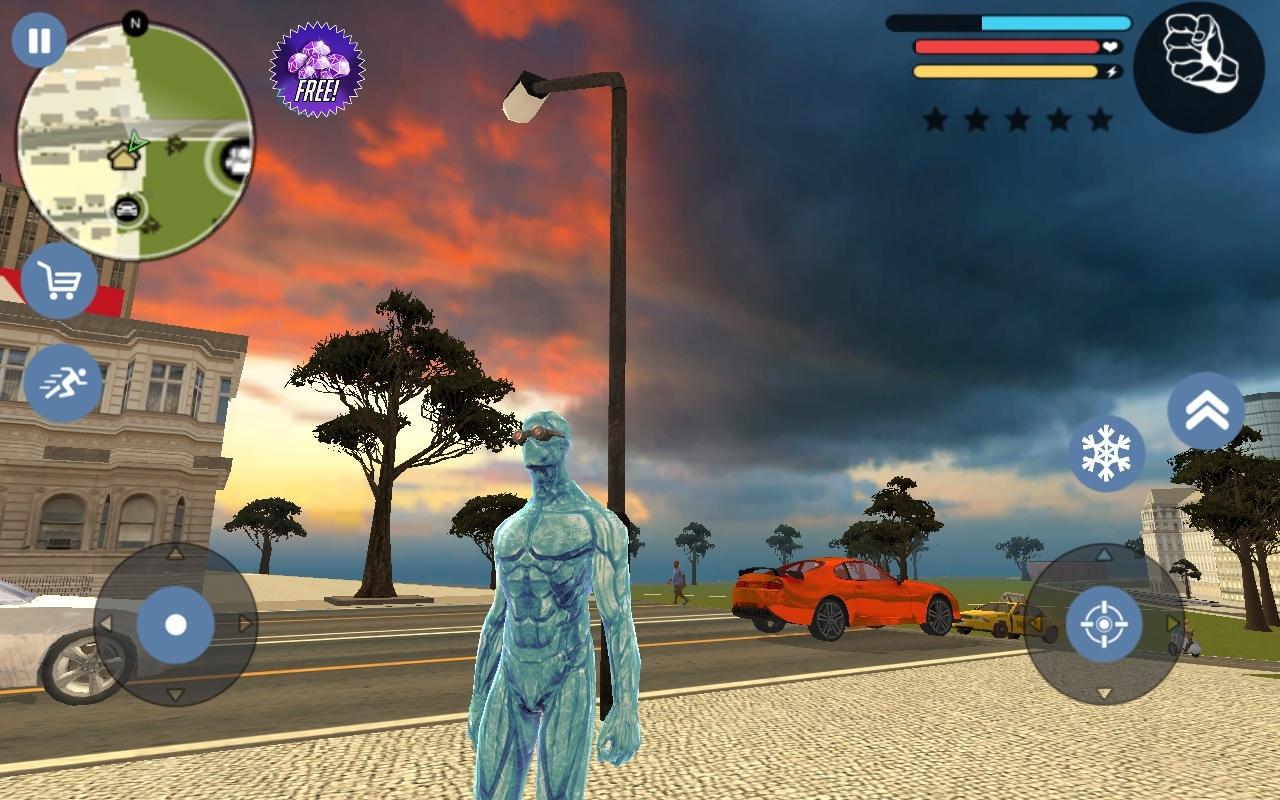Open the shopping cart store
Screen dimensions: 1280x800
coord(60,282)
